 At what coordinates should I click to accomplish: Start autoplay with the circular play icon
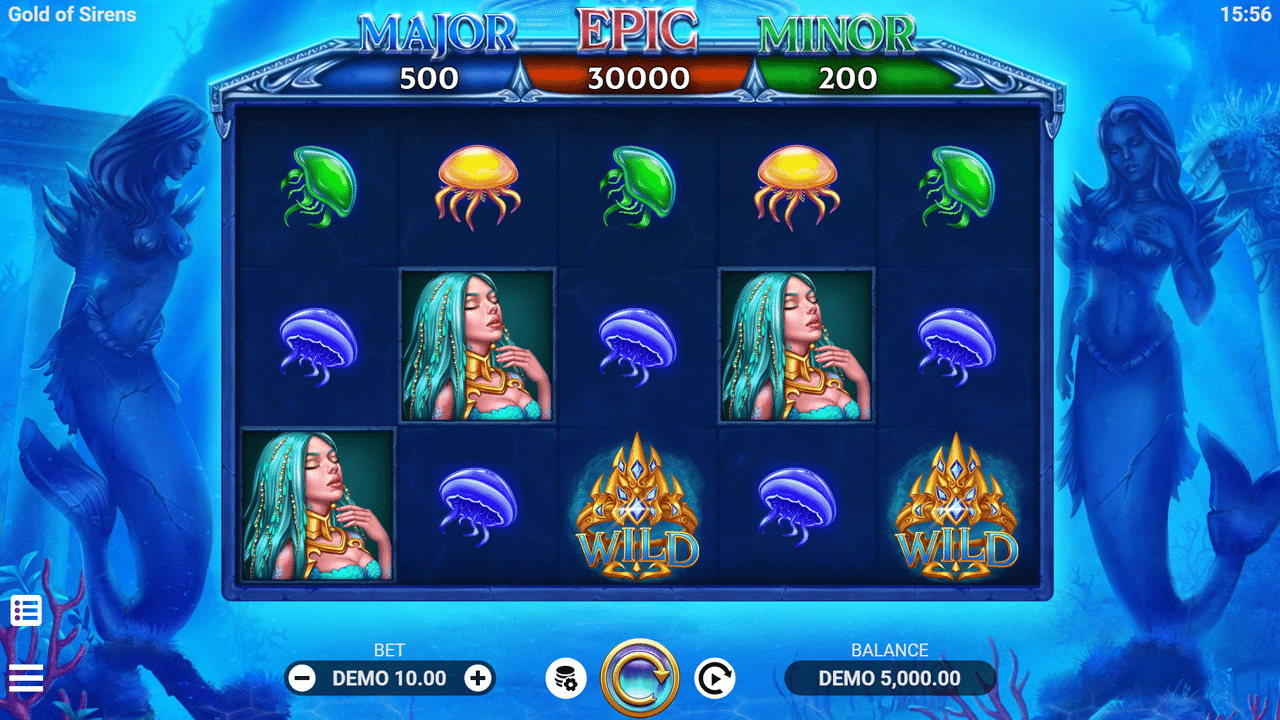(x=715, y=678)
